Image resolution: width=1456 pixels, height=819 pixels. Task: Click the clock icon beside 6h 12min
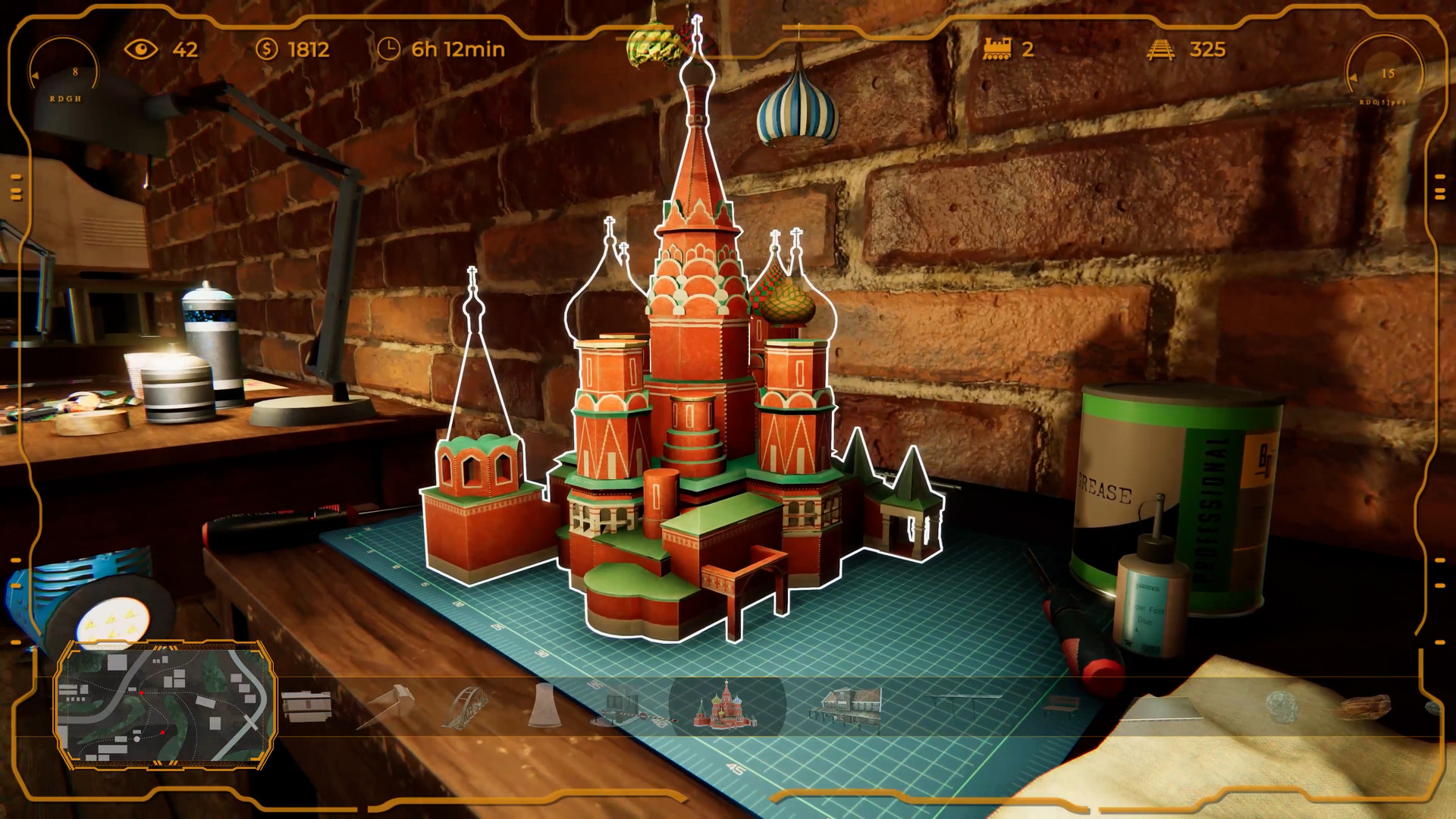click(388, 49)
